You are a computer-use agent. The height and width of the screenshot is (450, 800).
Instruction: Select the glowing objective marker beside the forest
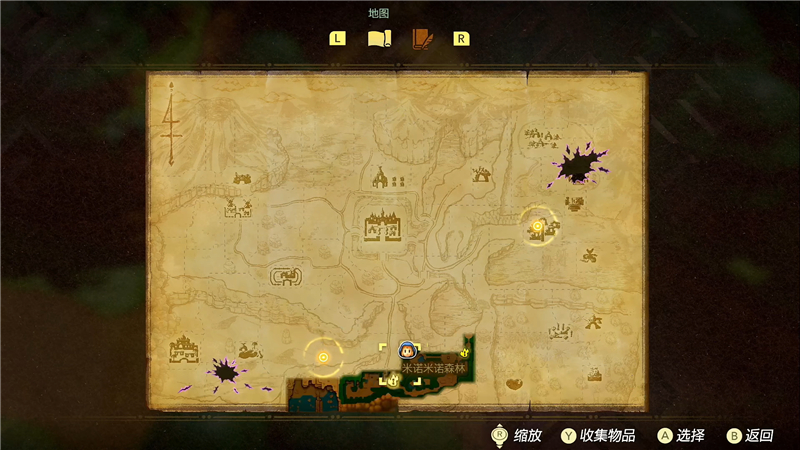click(323, 355)
